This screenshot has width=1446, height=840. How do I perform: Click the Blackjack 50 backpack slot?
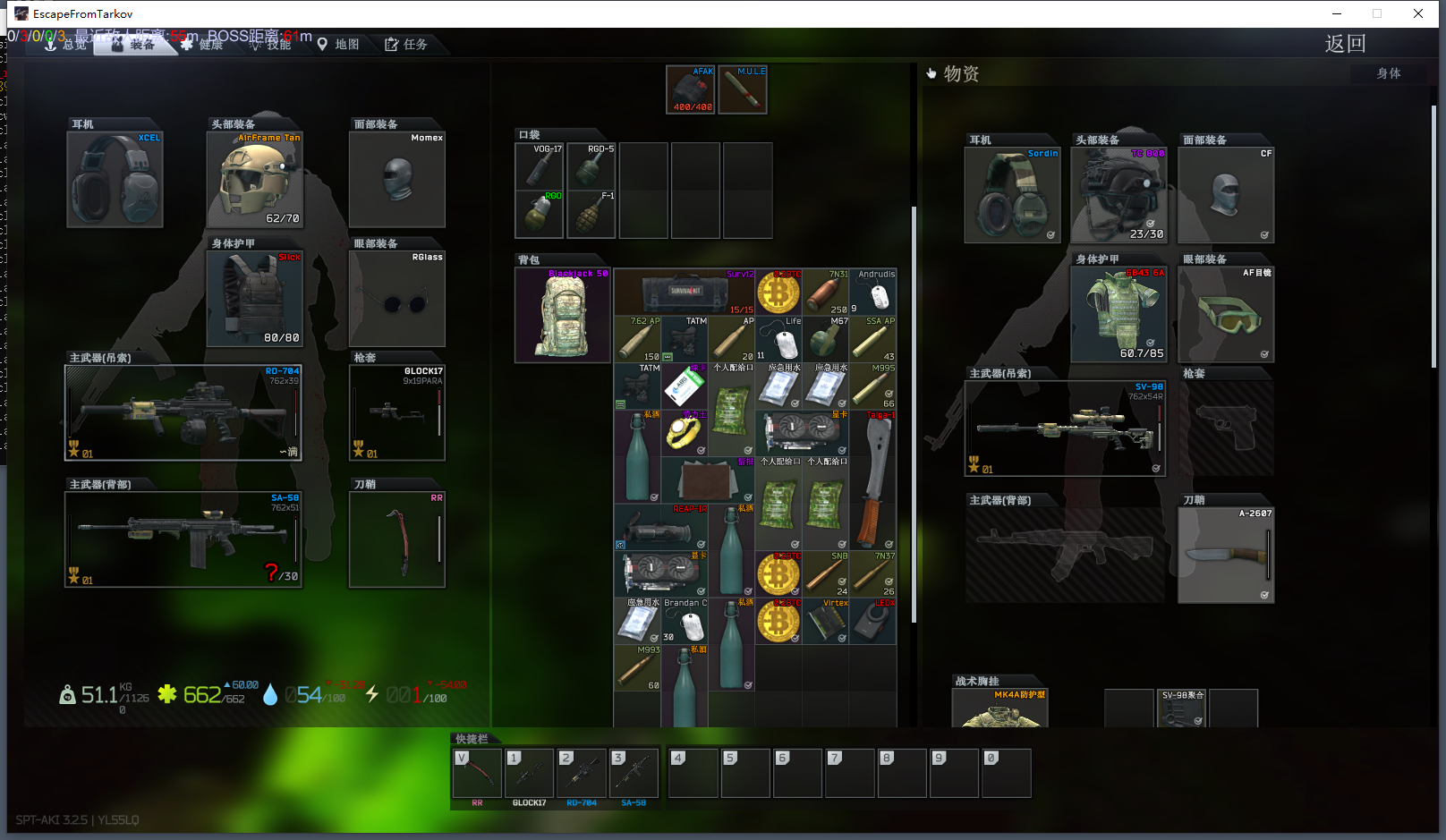click(563, 316)
